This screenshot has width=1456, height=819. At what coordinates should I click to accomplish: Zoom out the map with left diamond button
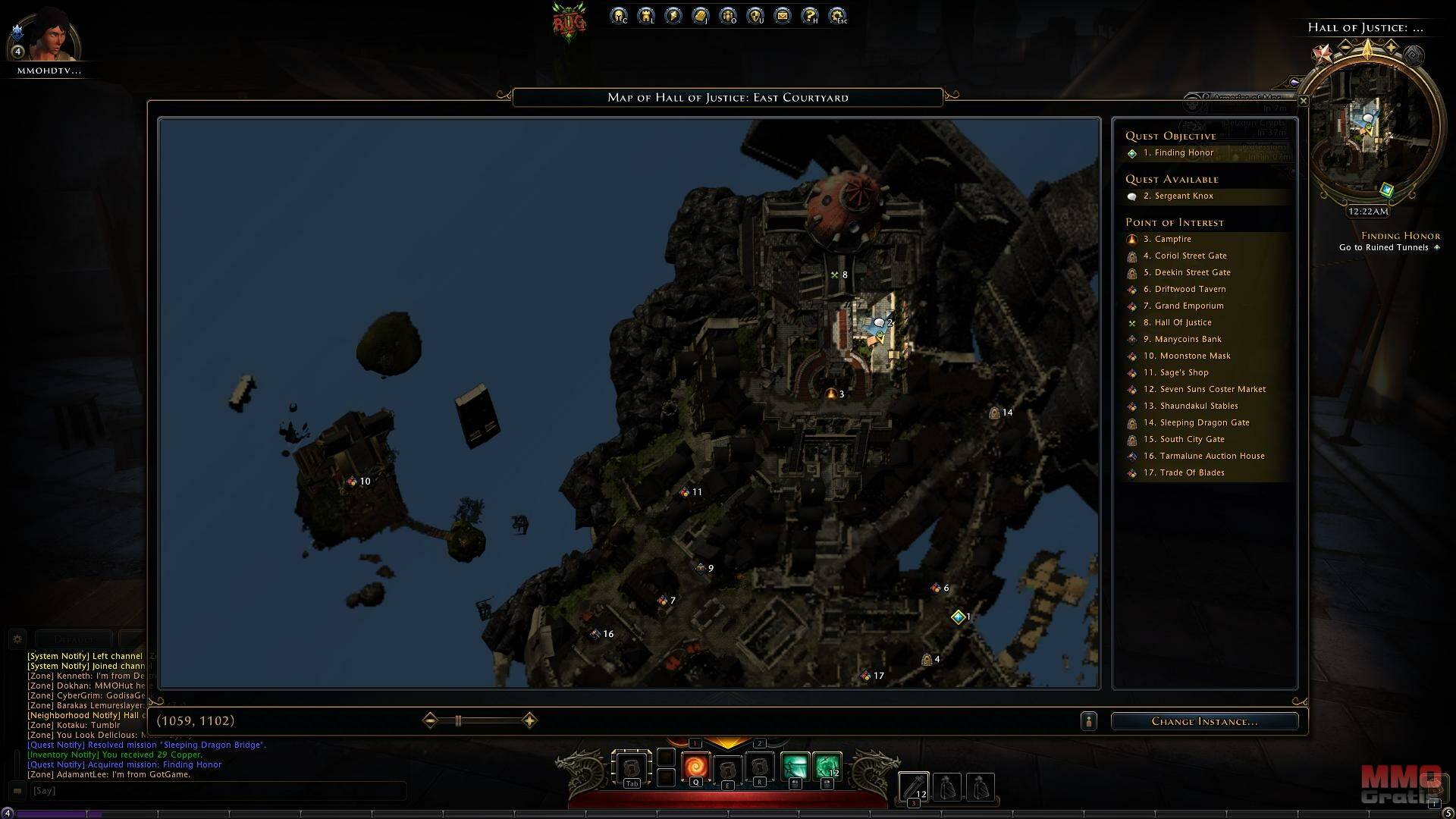[x=430, y=720]
